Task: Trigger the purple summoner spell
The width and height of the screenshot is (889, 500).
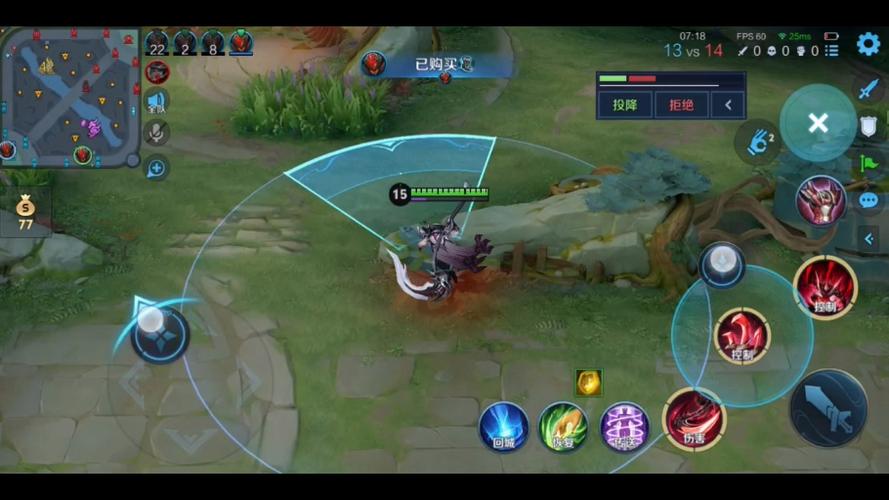Action: click(x=624, y=426)
